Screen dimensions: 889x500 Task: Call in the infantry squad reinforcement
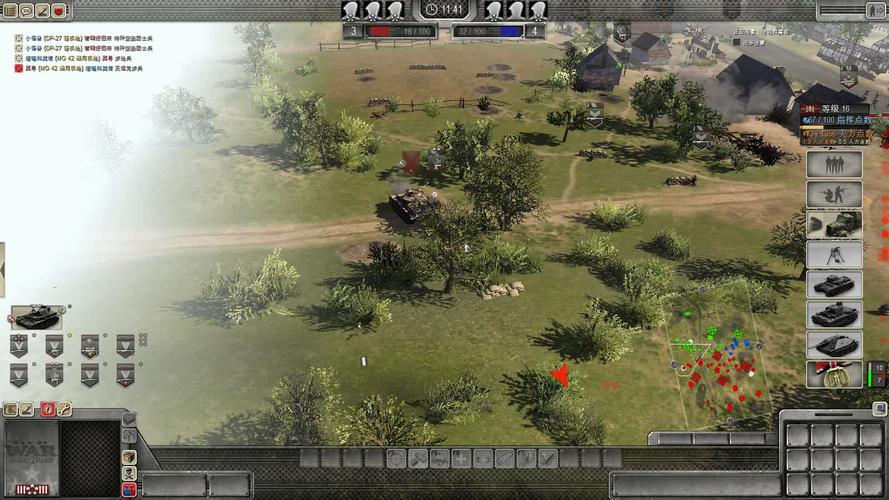point(833,164)
